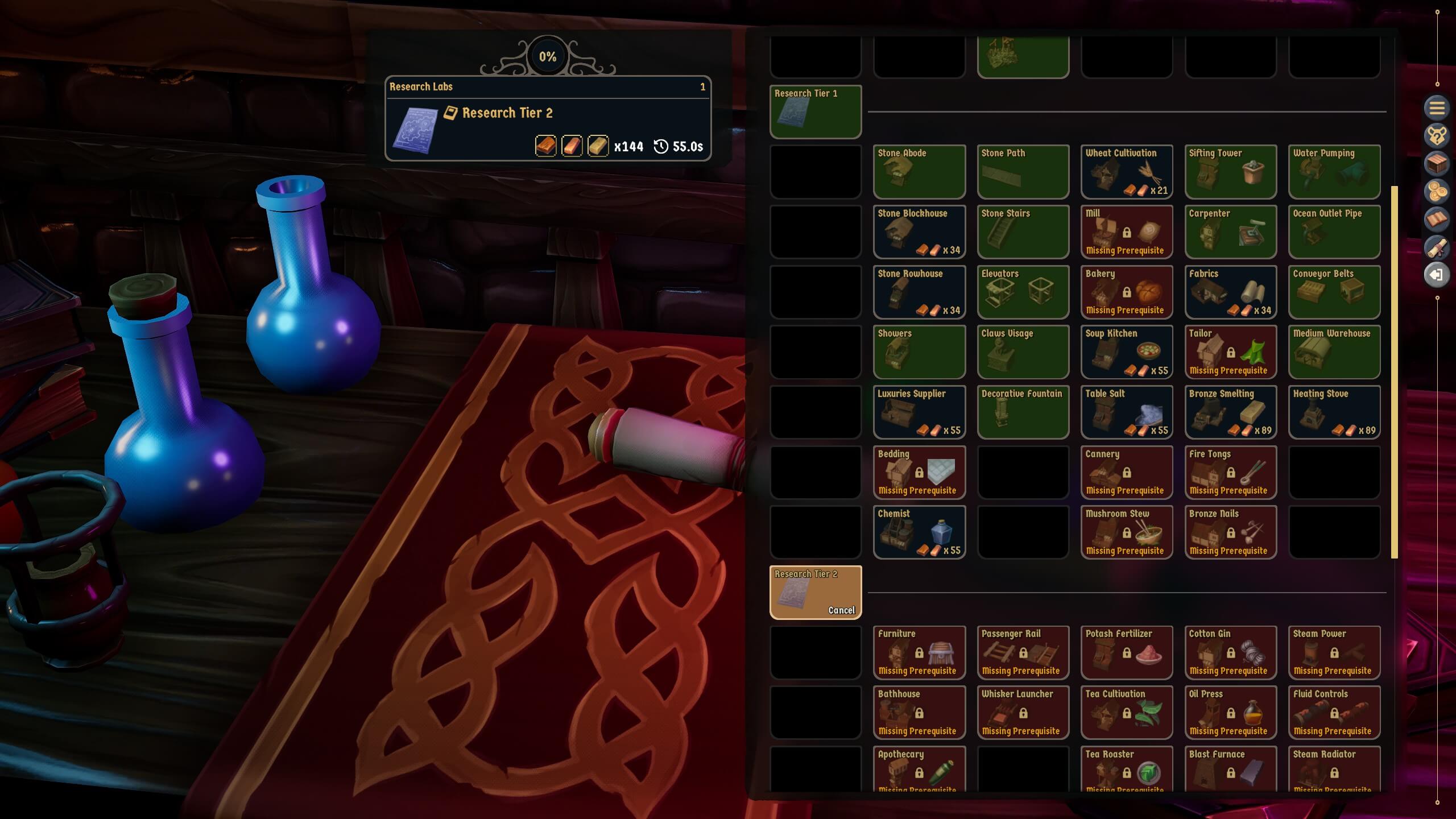Select the Stone Abode research
Screen dimensions: 1456x819
tap(919, 171)
